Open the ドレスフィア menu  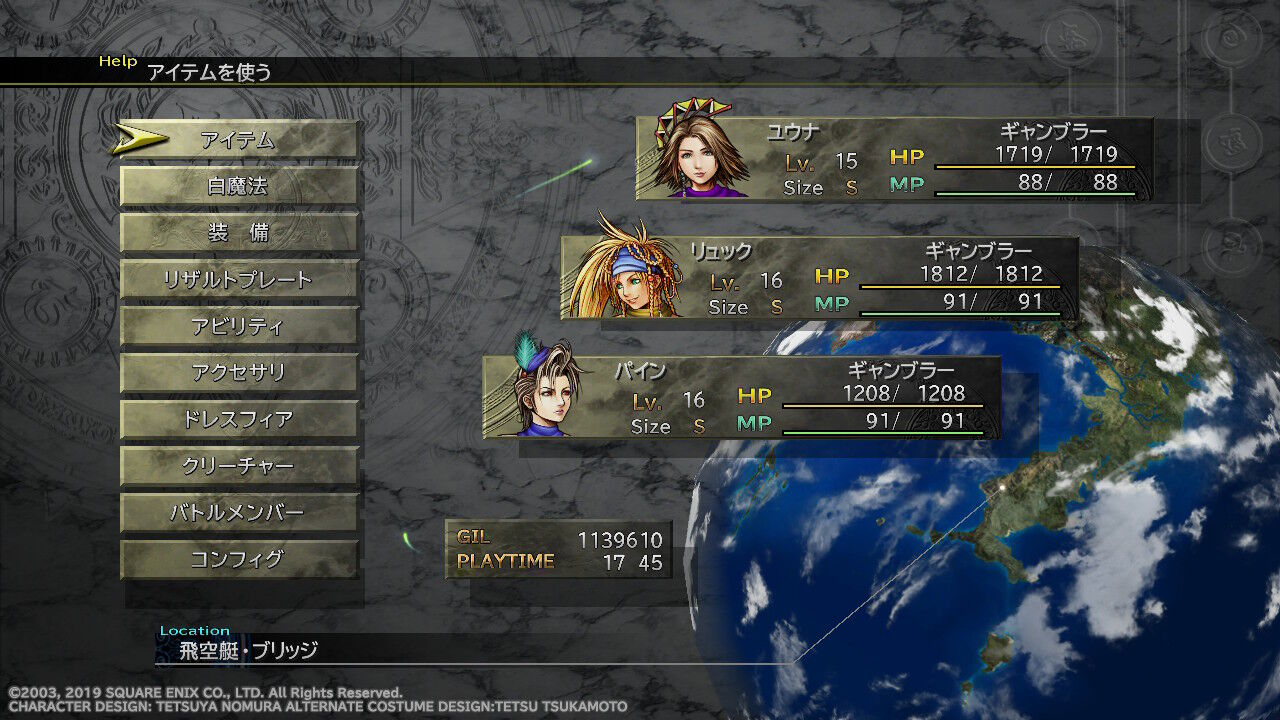[x=239, y=419]
